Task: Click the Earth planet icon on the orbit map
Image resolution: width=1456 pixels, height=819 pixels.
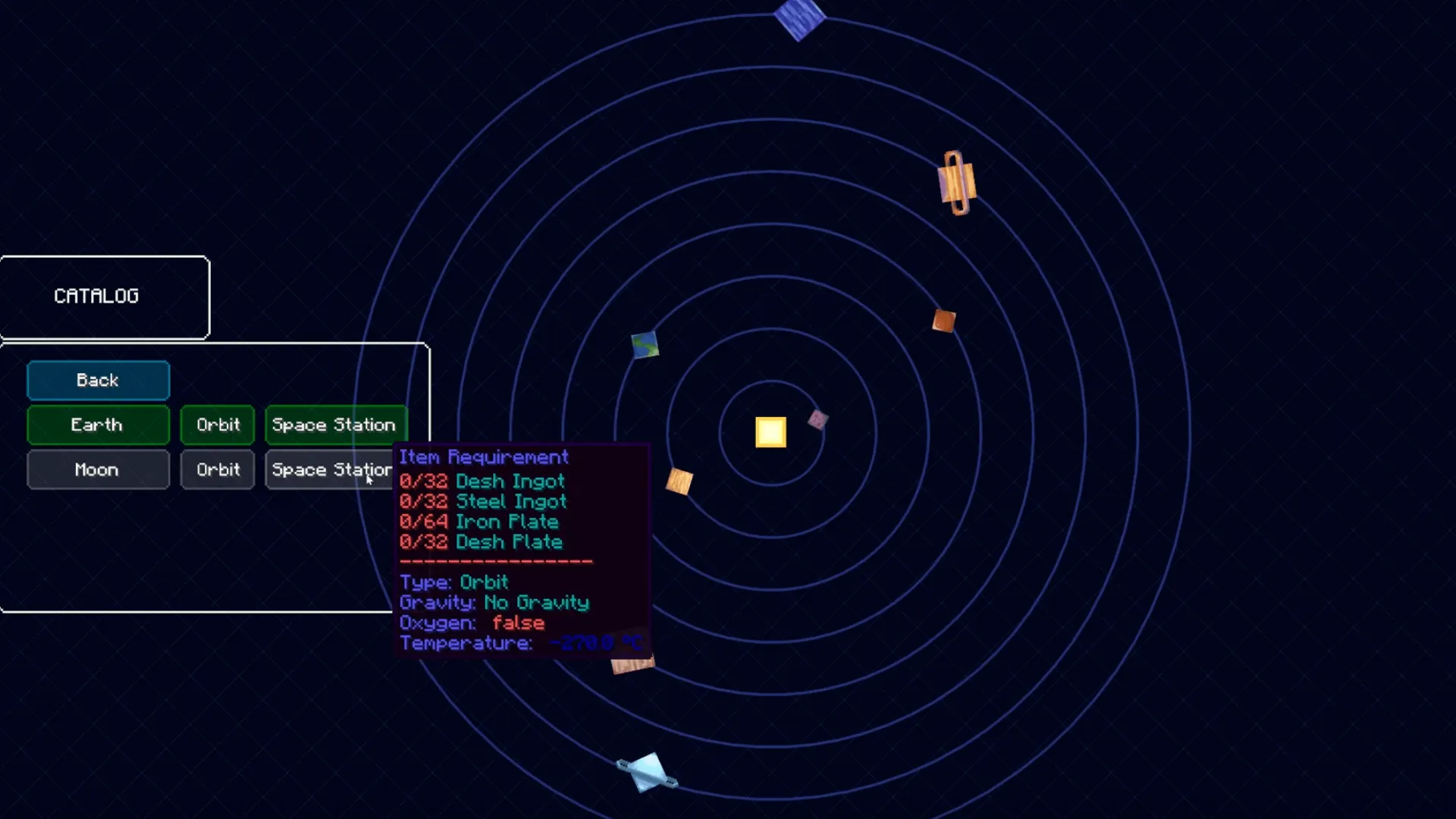Action: click(645, 345)
